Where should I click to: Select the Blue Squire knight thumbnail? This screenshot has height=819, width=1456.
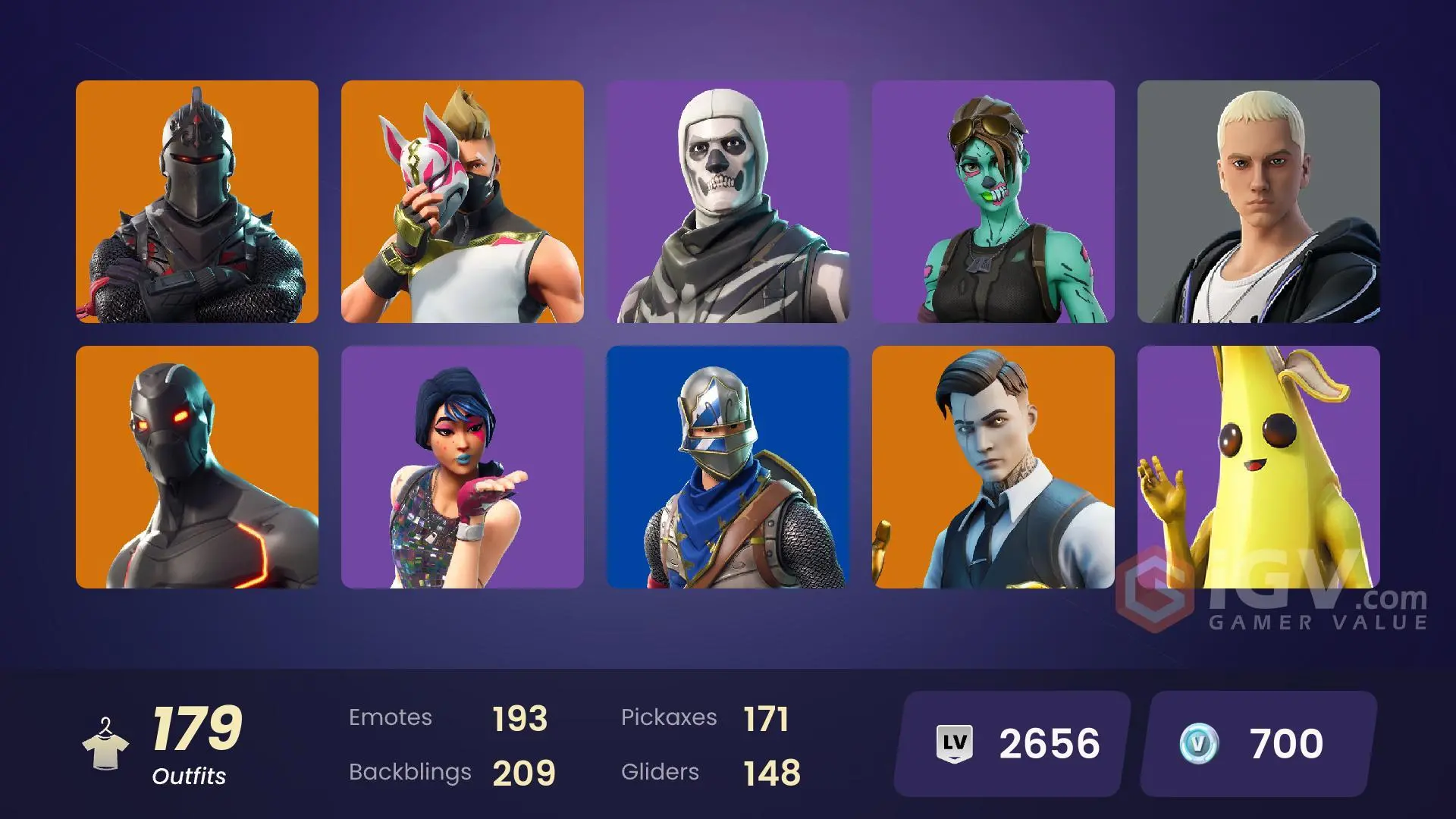(730, 466)
